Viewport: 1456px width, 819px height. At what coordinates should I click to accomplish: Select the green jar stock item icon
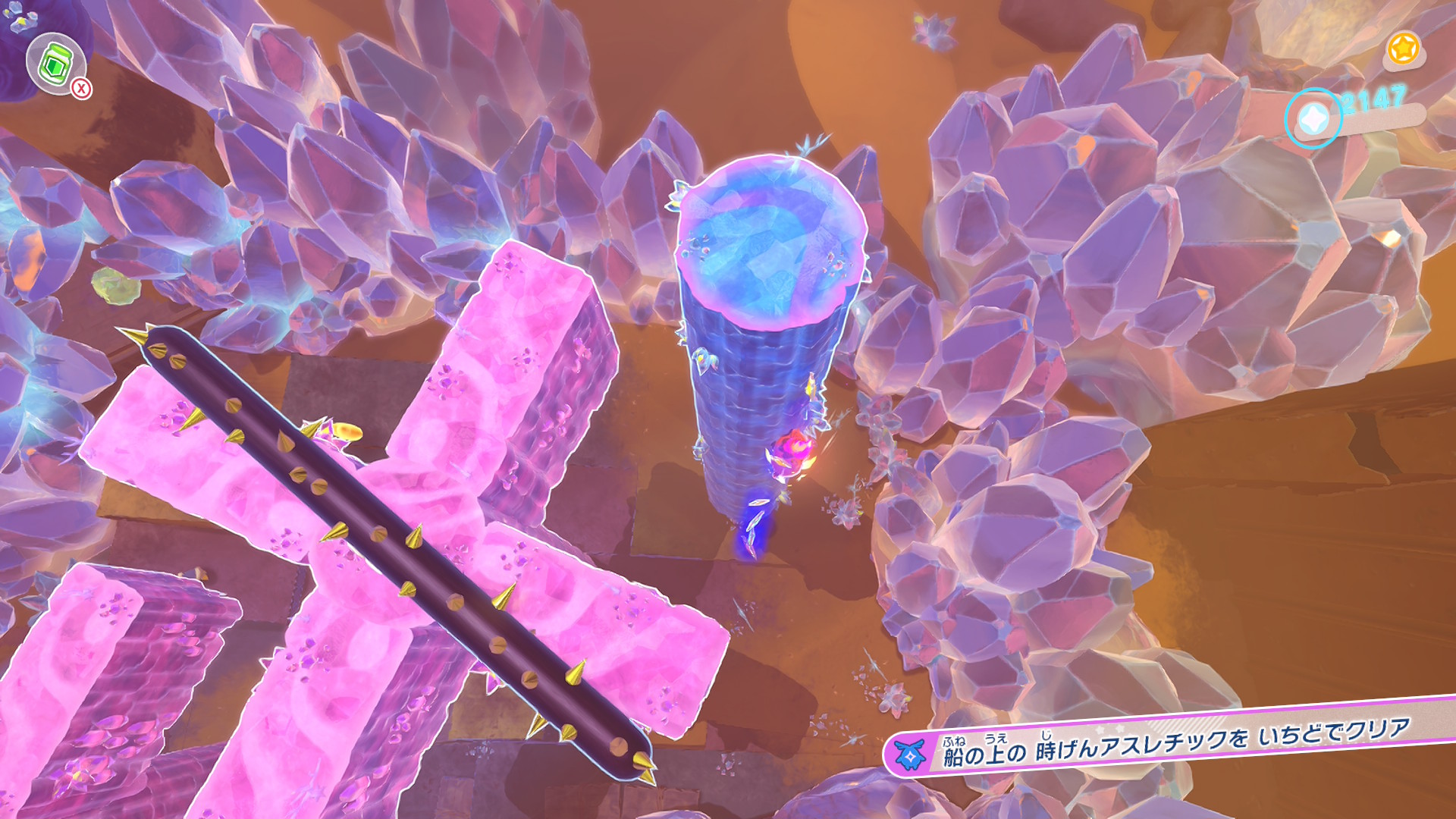pos(55,64)
